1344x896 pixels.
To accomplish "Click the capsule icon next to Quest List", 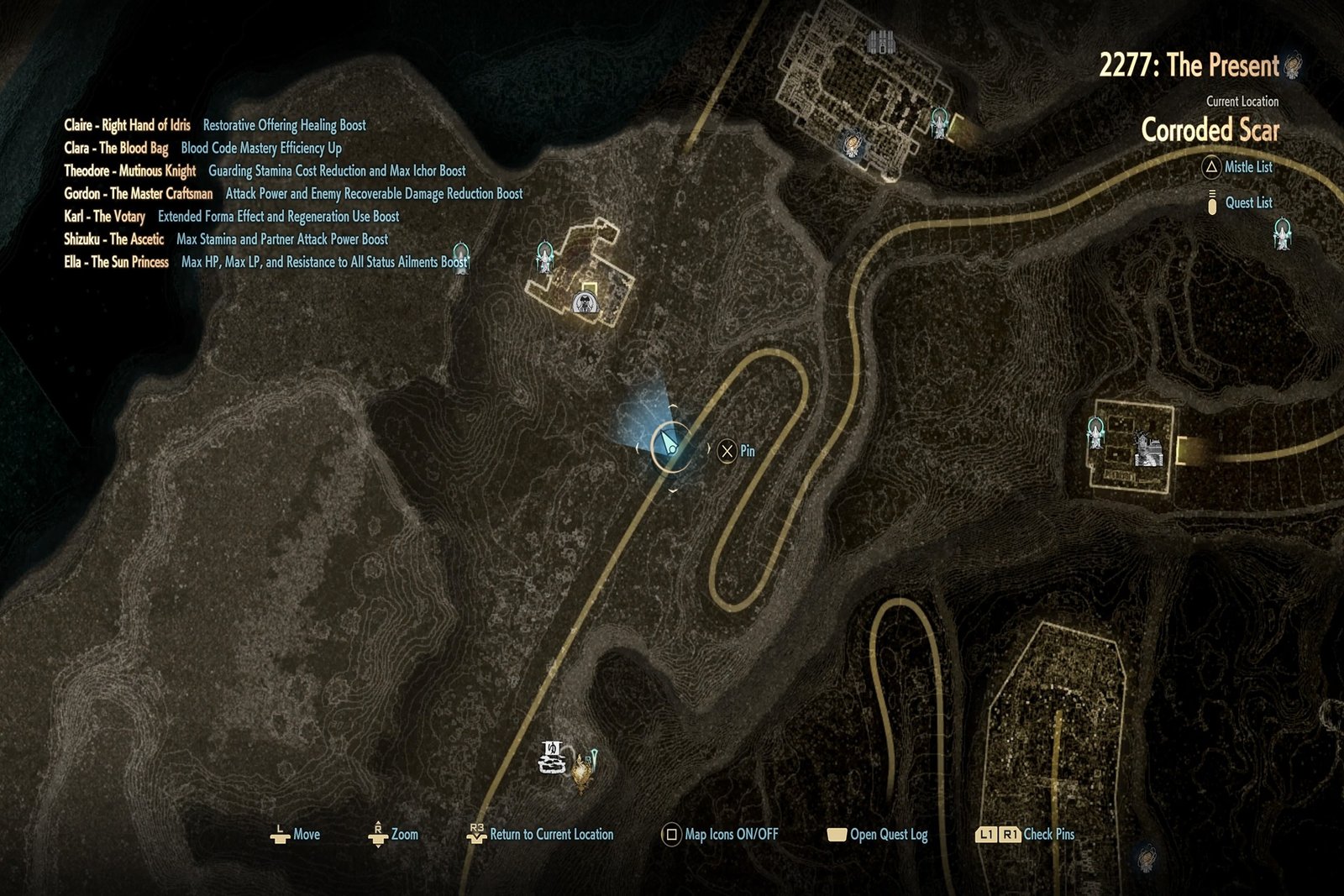I will point(1210,202).
